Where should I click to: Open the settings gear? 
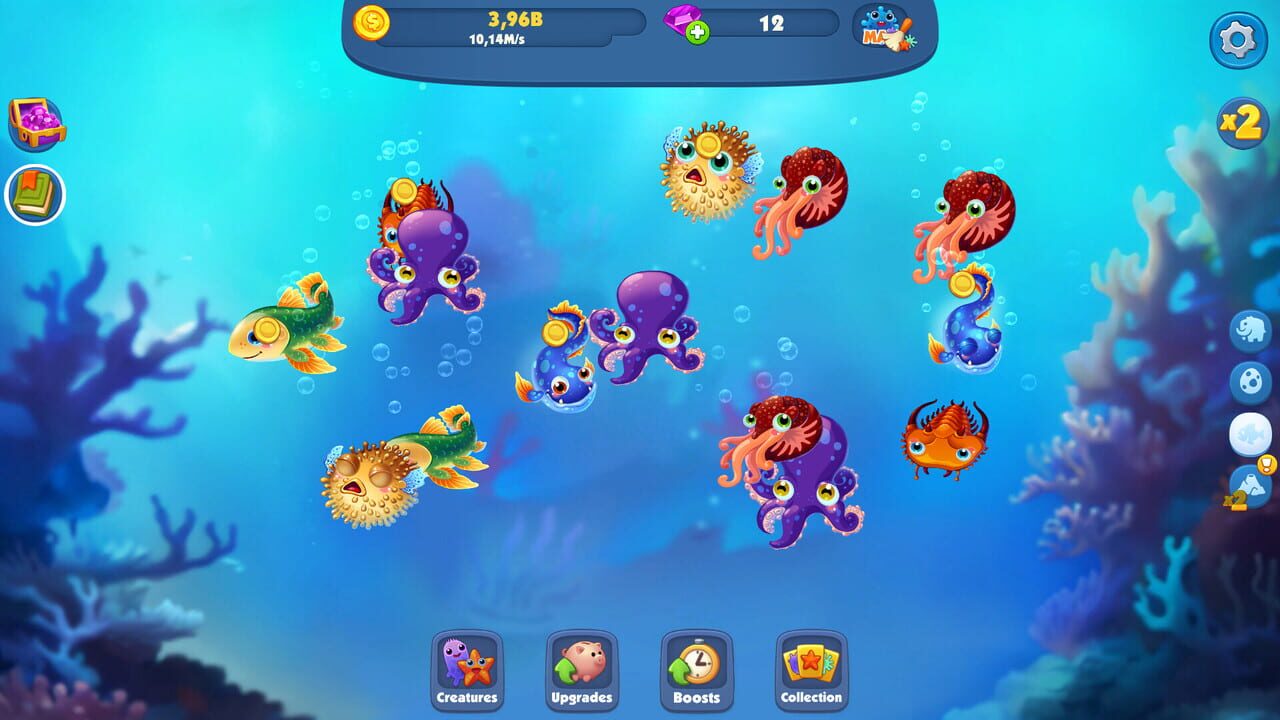click(x=1240, y=38)
